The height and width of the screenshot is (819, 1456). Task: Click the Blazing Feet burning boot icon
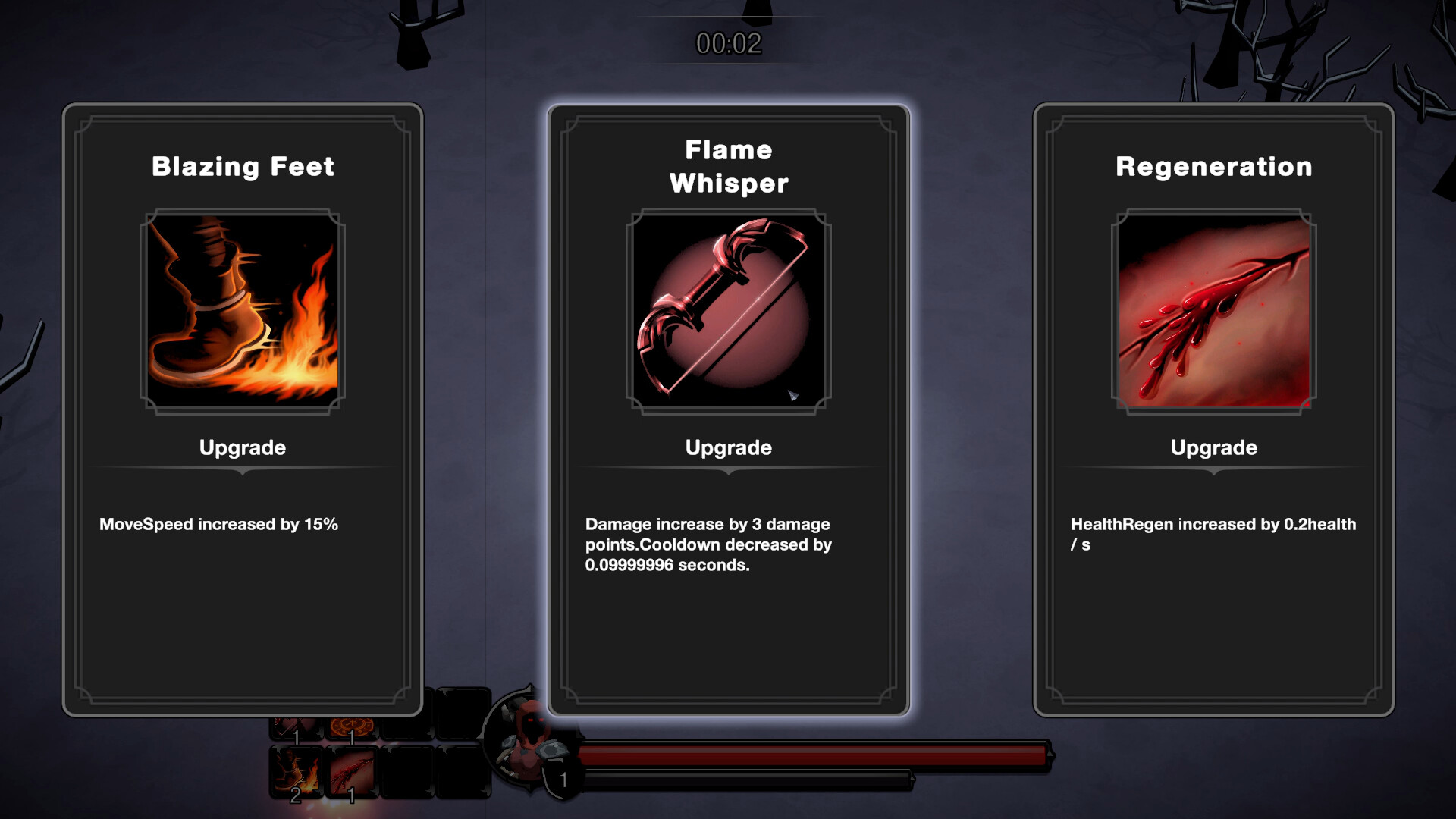(241, 311)
